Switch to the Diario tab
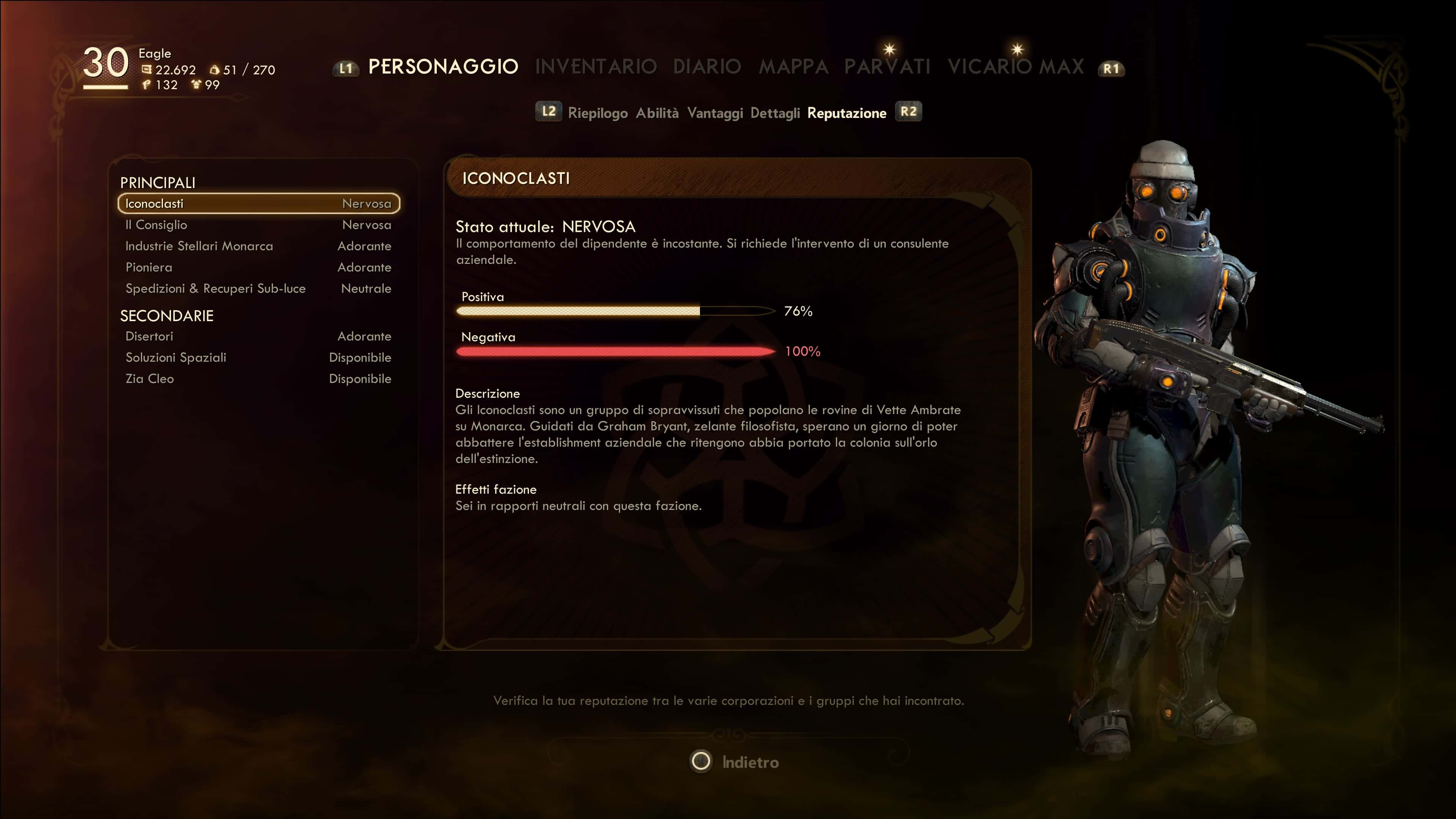 pyautogui.click(x=706, y=67)
